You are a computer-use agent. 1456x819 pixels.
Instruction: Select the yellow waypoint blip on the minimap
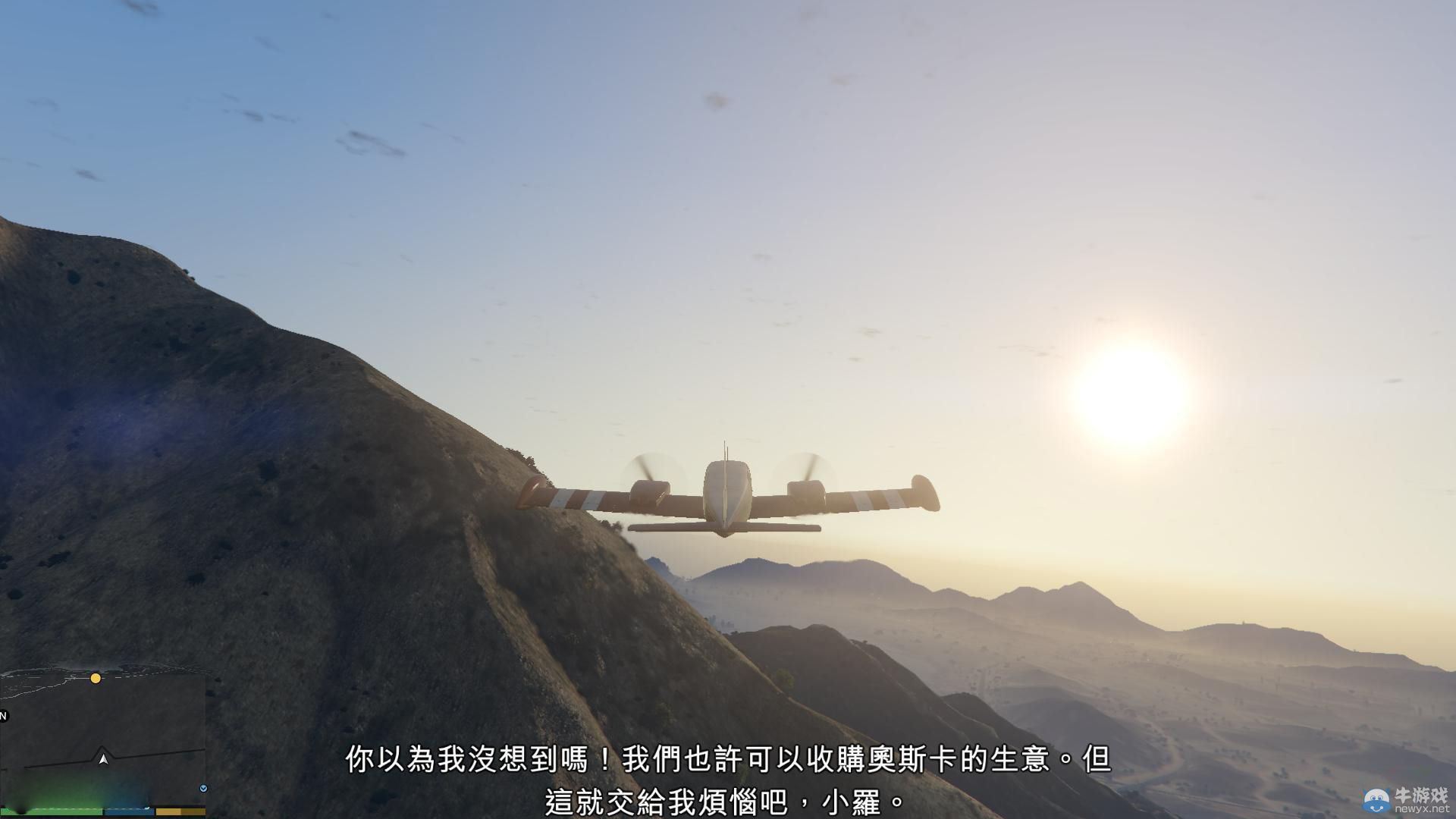pos(96,678)
